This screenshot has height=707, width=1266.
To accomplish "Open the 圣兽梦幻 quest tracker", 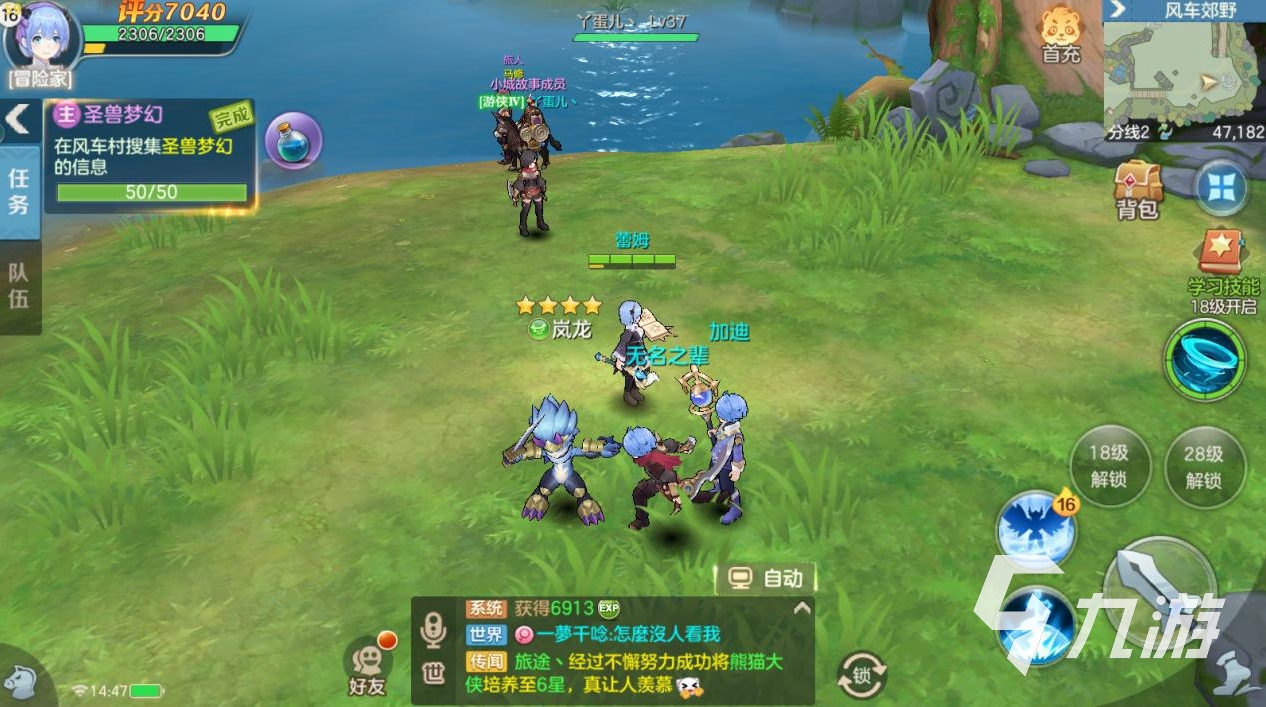I will pos(150,155).
